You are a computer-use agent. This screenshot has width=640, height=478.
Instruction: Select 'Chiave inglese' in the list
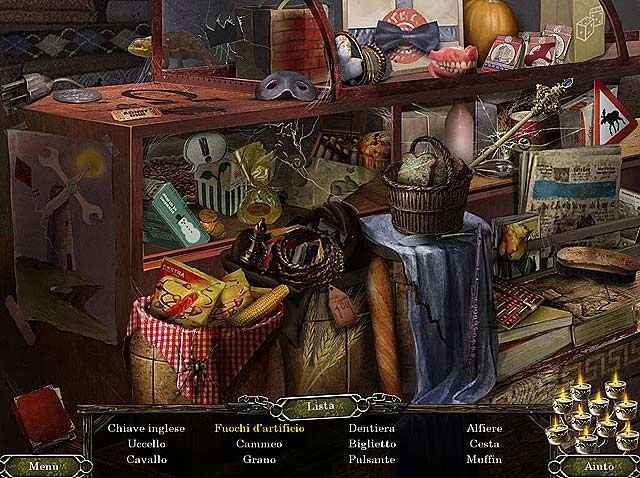pyautogui.click(x=147, y=428)
